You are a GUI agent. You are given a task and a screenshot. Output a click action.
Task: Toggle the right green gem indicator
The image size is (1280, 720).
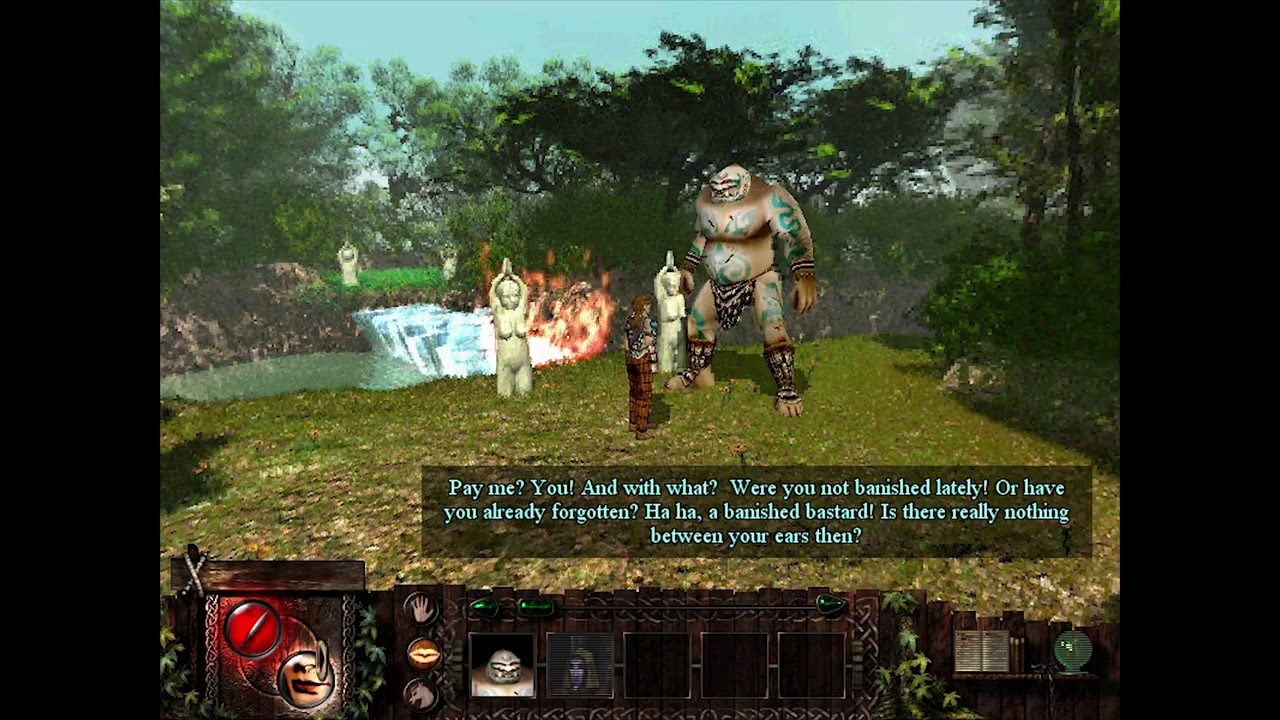pos(536,604)
